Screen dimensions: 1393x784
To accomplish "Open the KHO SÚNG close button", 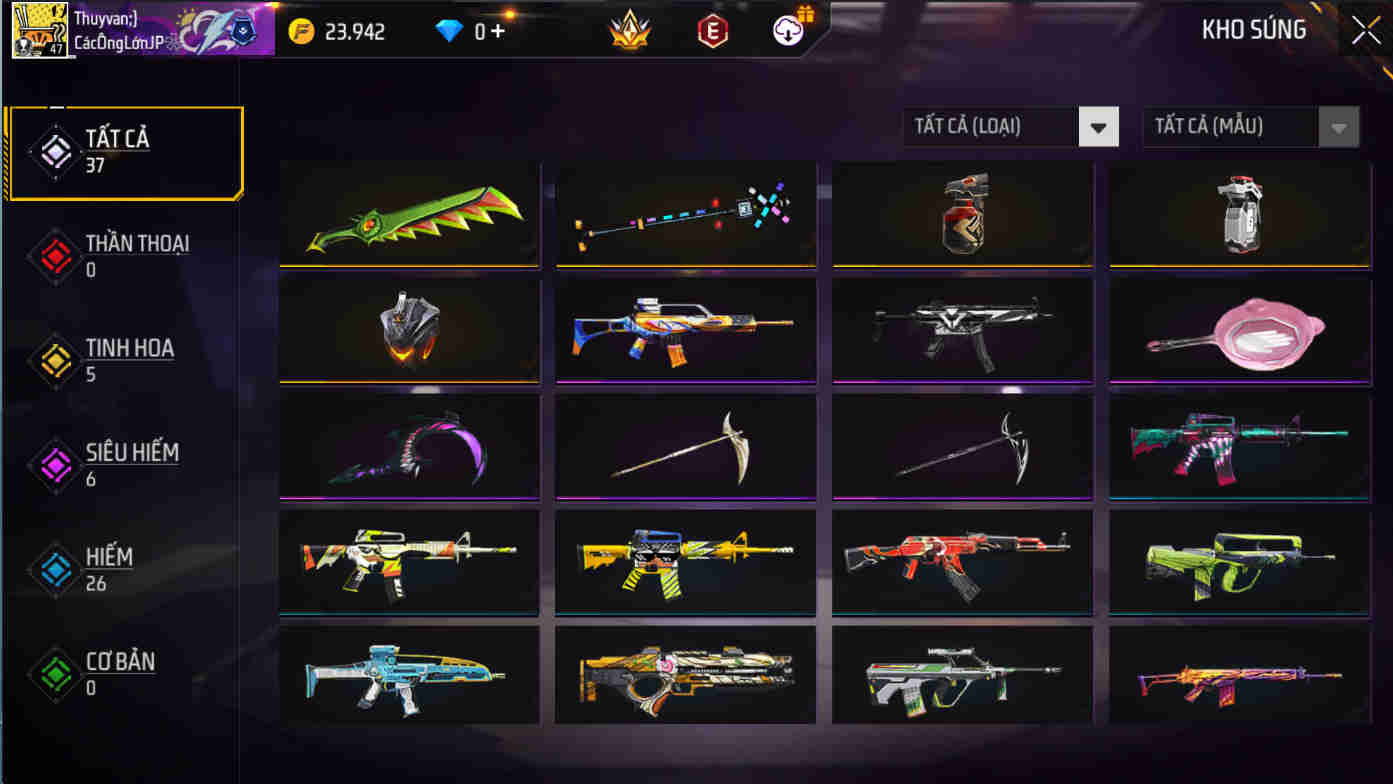I will (1365, 29).
